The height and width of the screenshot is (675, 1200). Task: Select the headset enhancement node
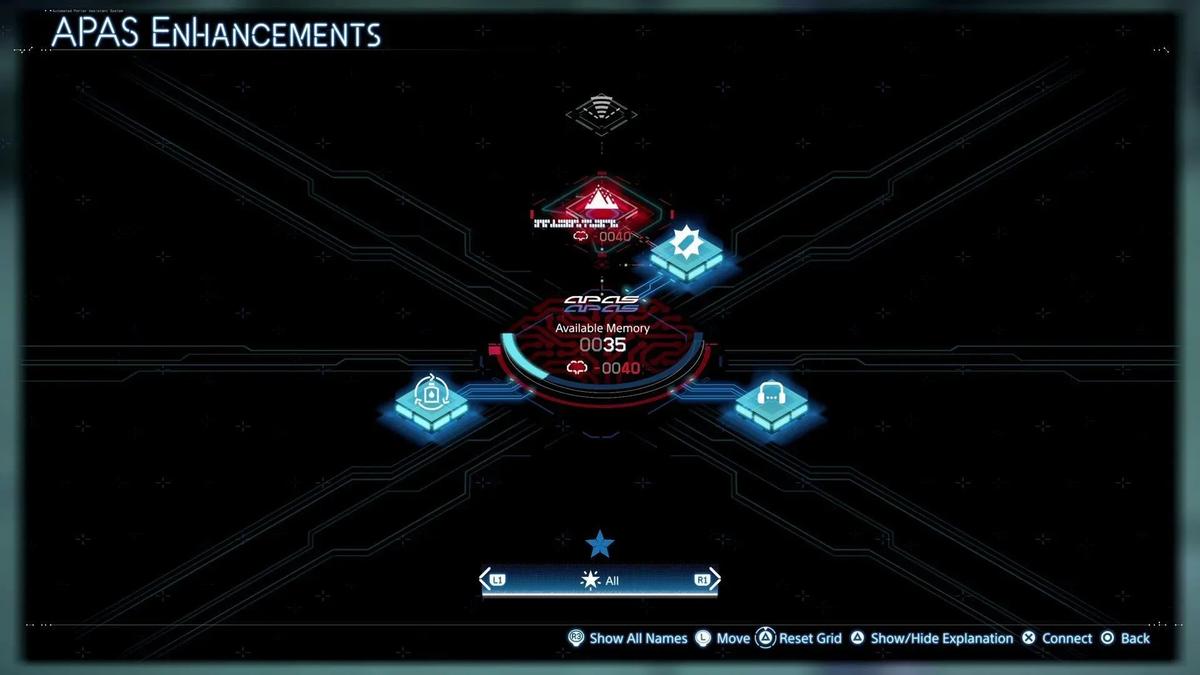pyautogui.click(x=771, y=398)
